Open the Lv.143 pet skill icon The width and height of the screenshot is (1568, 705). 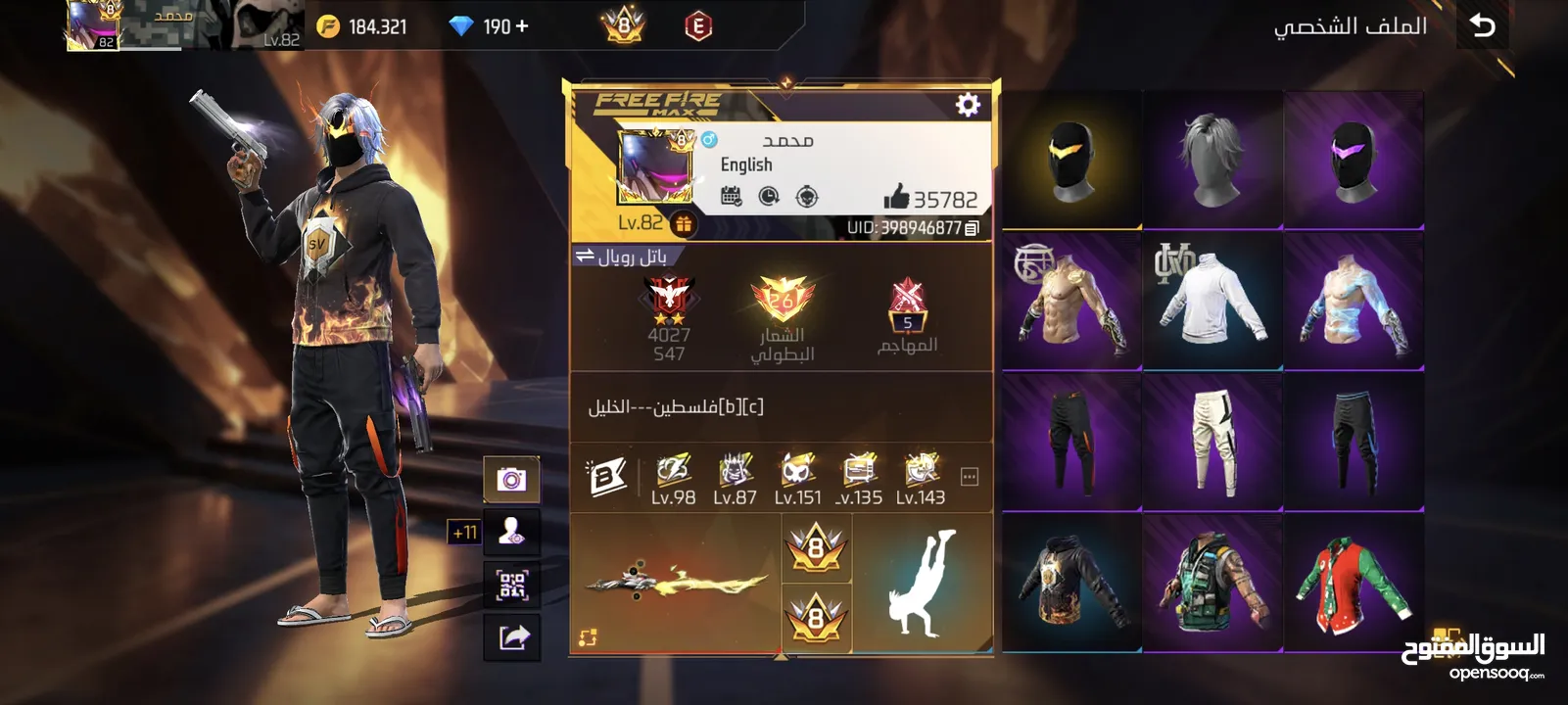pos(921,478)
